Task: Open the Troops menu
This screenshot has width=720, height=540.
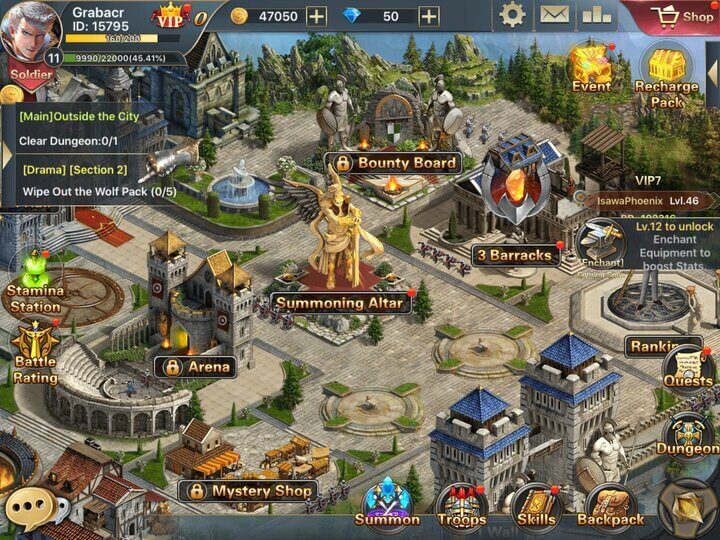Action: click(461, 505)
